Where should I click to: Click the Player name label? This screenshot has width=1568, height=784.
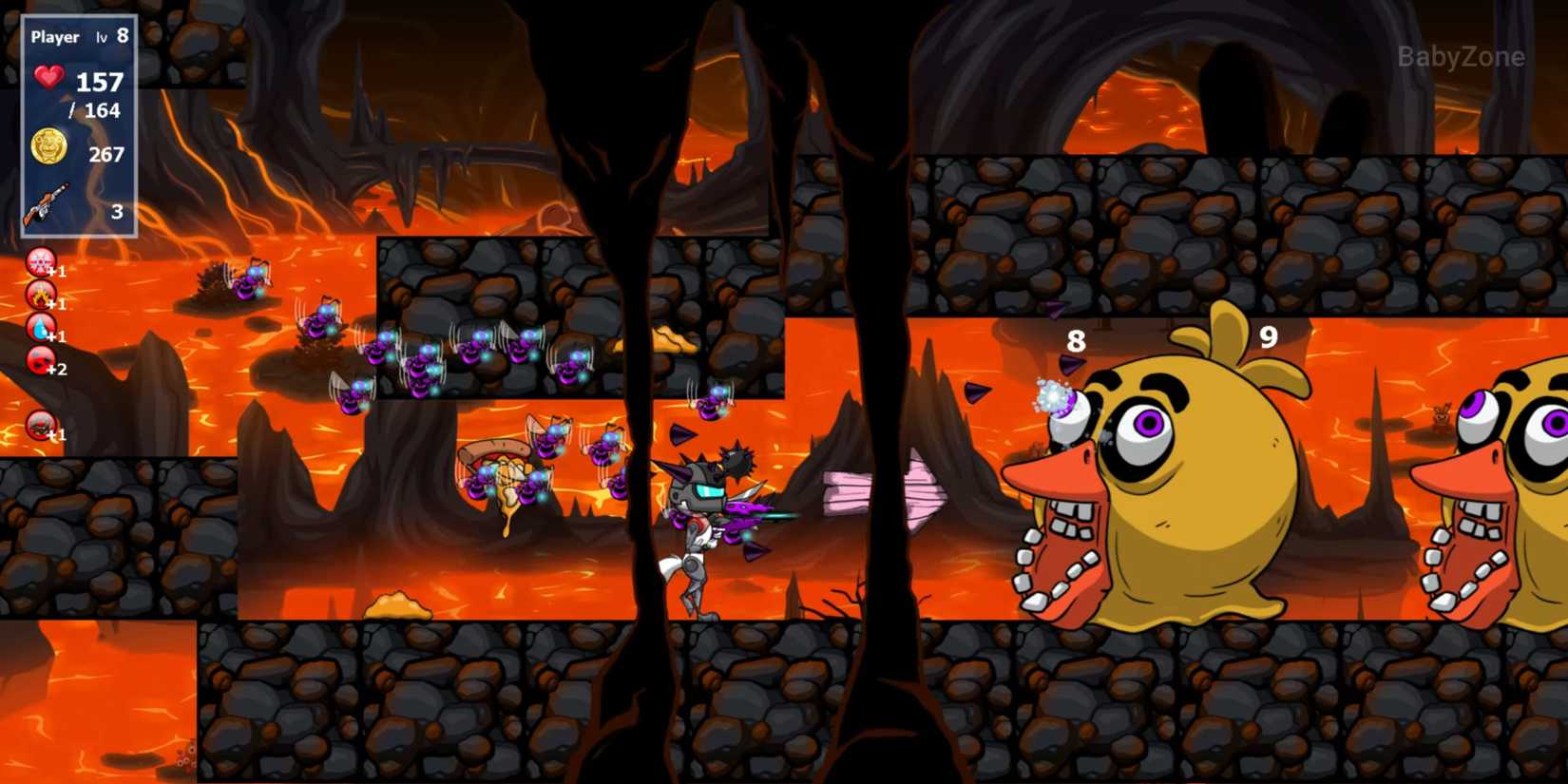(x=55, y=37)
